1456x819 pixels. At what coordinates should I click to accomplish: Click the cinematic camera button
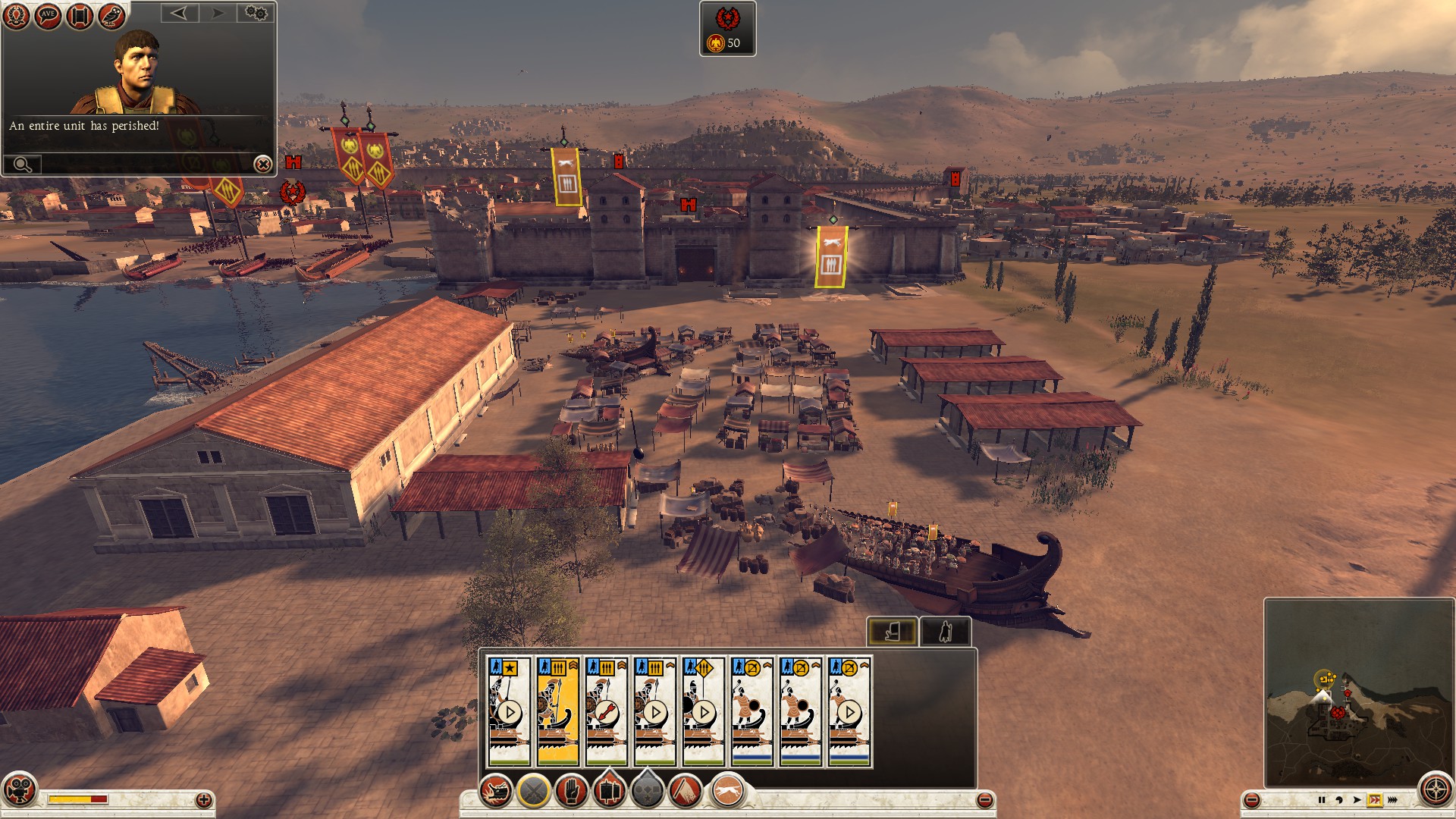point(19,789)
